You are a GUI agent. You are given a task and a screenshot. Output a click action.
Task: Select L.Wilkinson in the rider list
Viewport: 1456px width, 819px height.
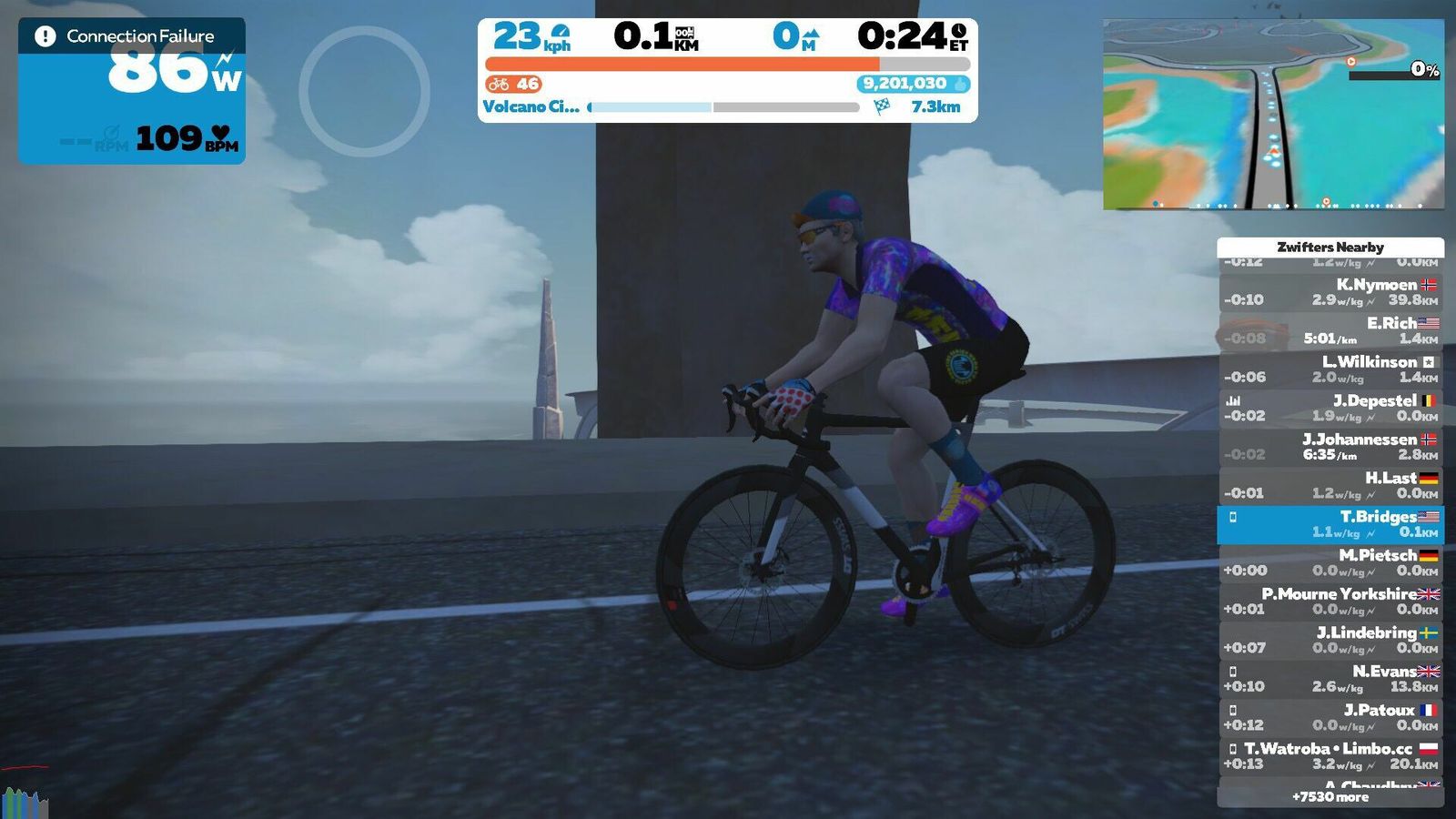1330,369
